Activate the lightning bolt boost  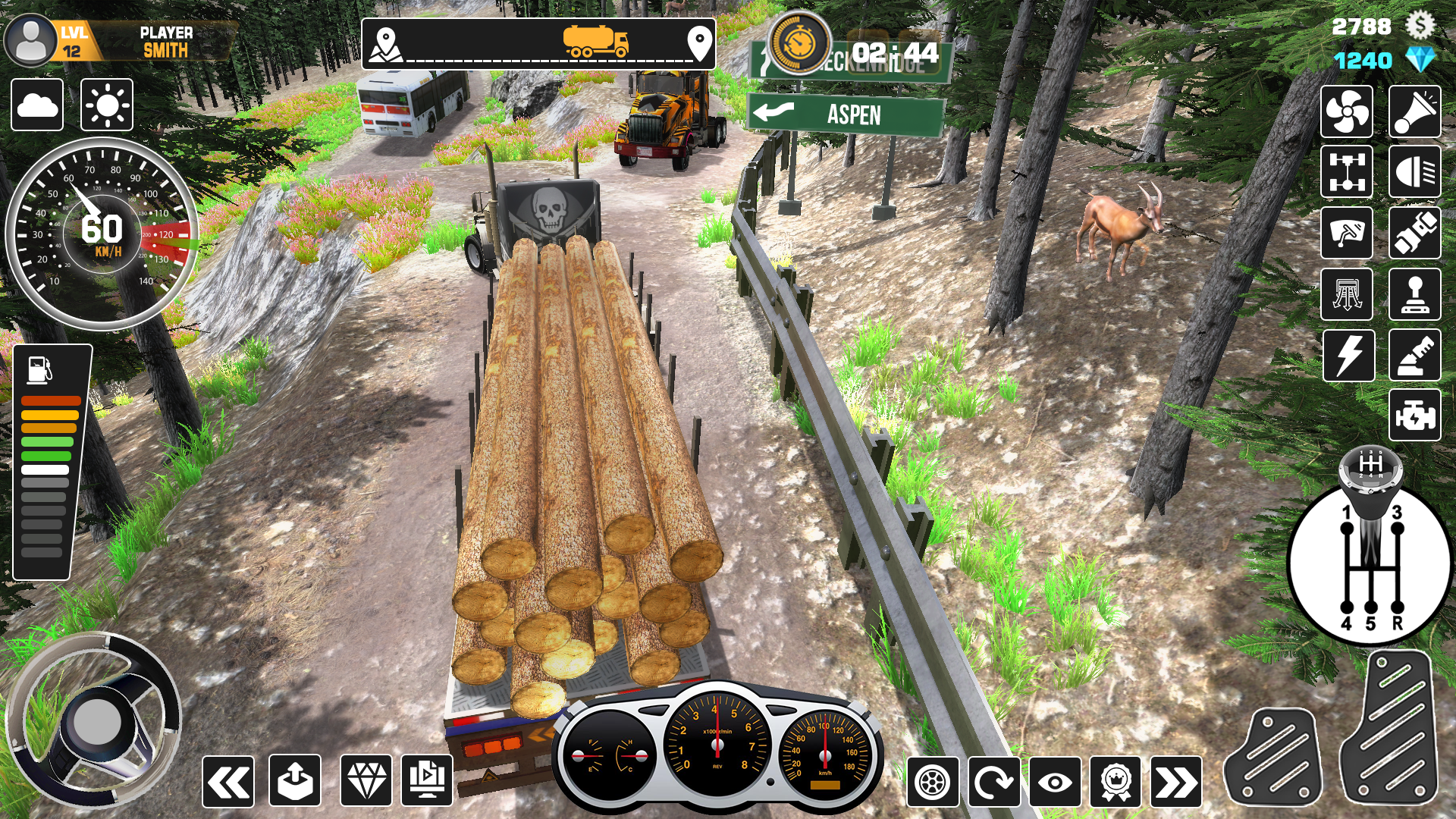(x=1348, y=355)
